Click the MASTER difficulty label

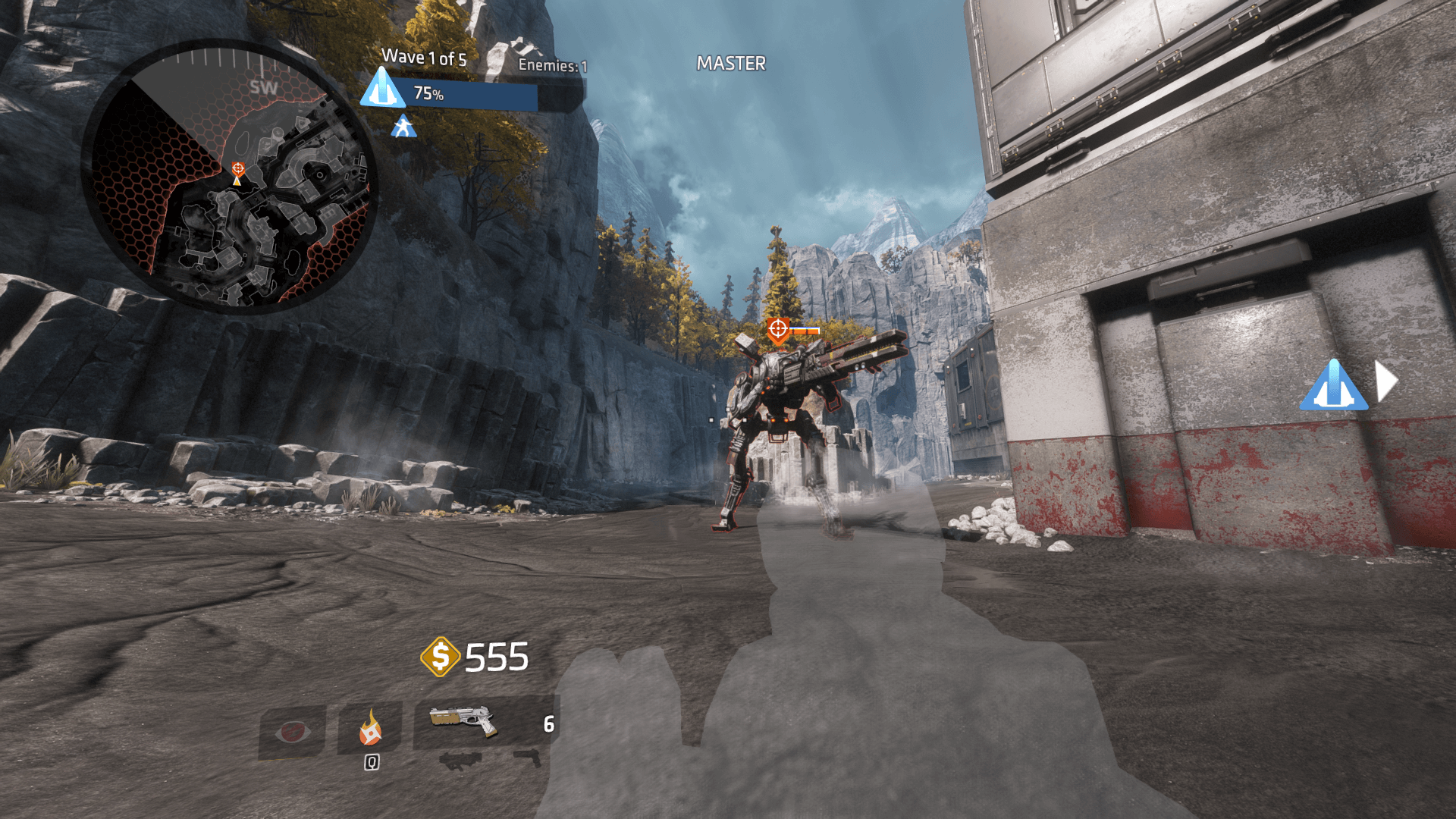(x=730, y=64)
